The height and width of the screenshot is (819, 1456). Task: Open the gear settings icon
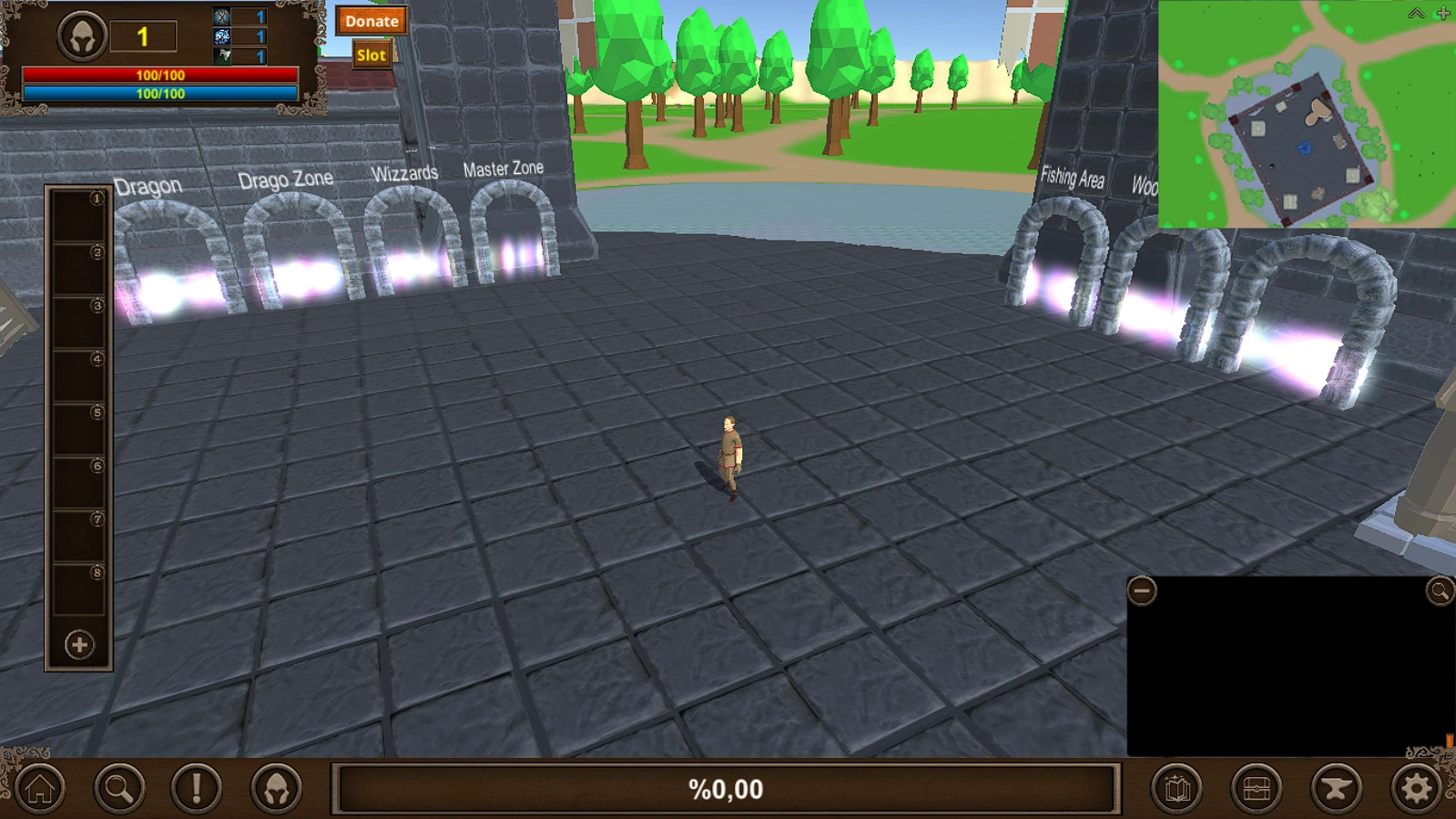click(1414, 789)
